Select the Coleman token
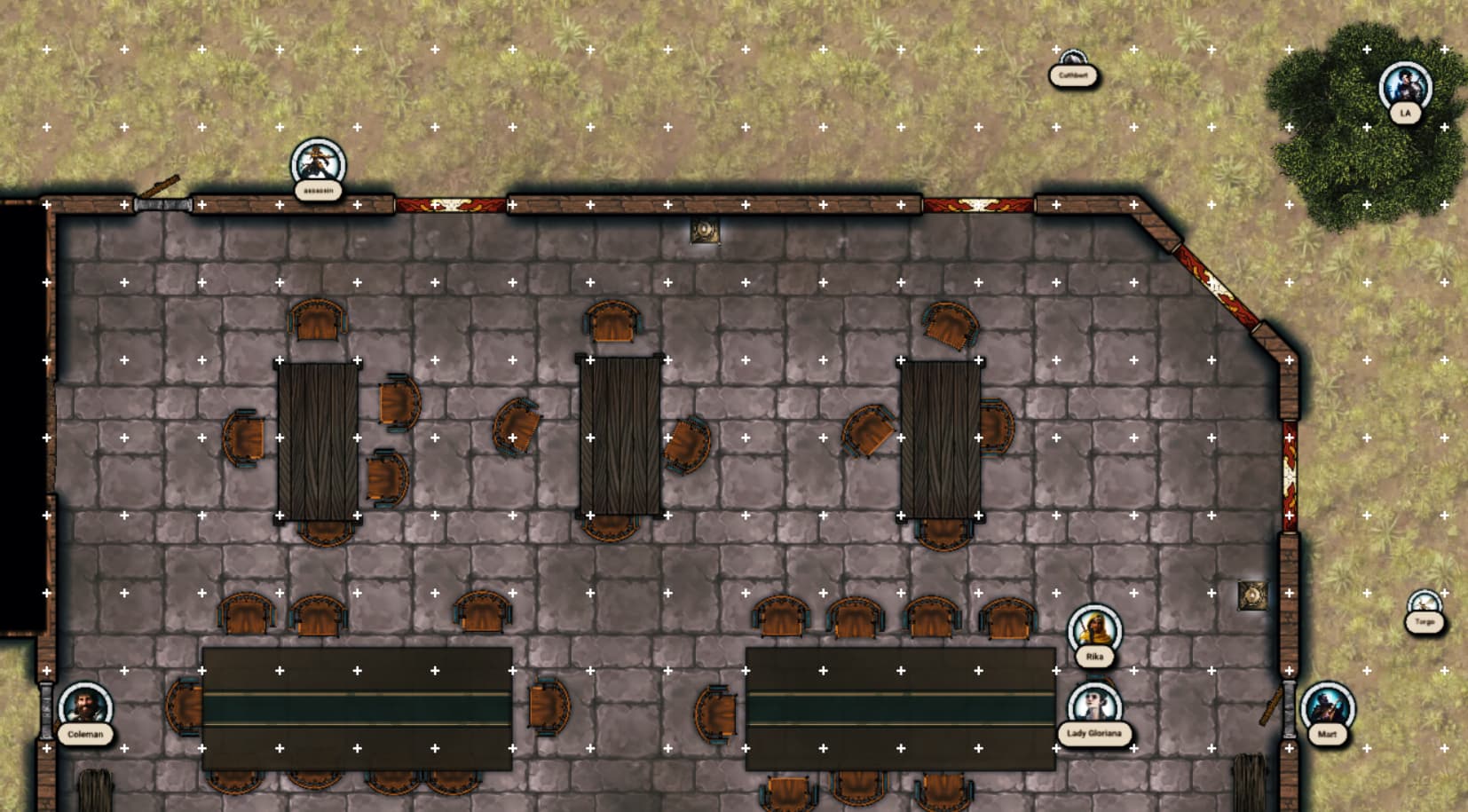The height and width of the screenshot is (812, 1468). [85, 709]
